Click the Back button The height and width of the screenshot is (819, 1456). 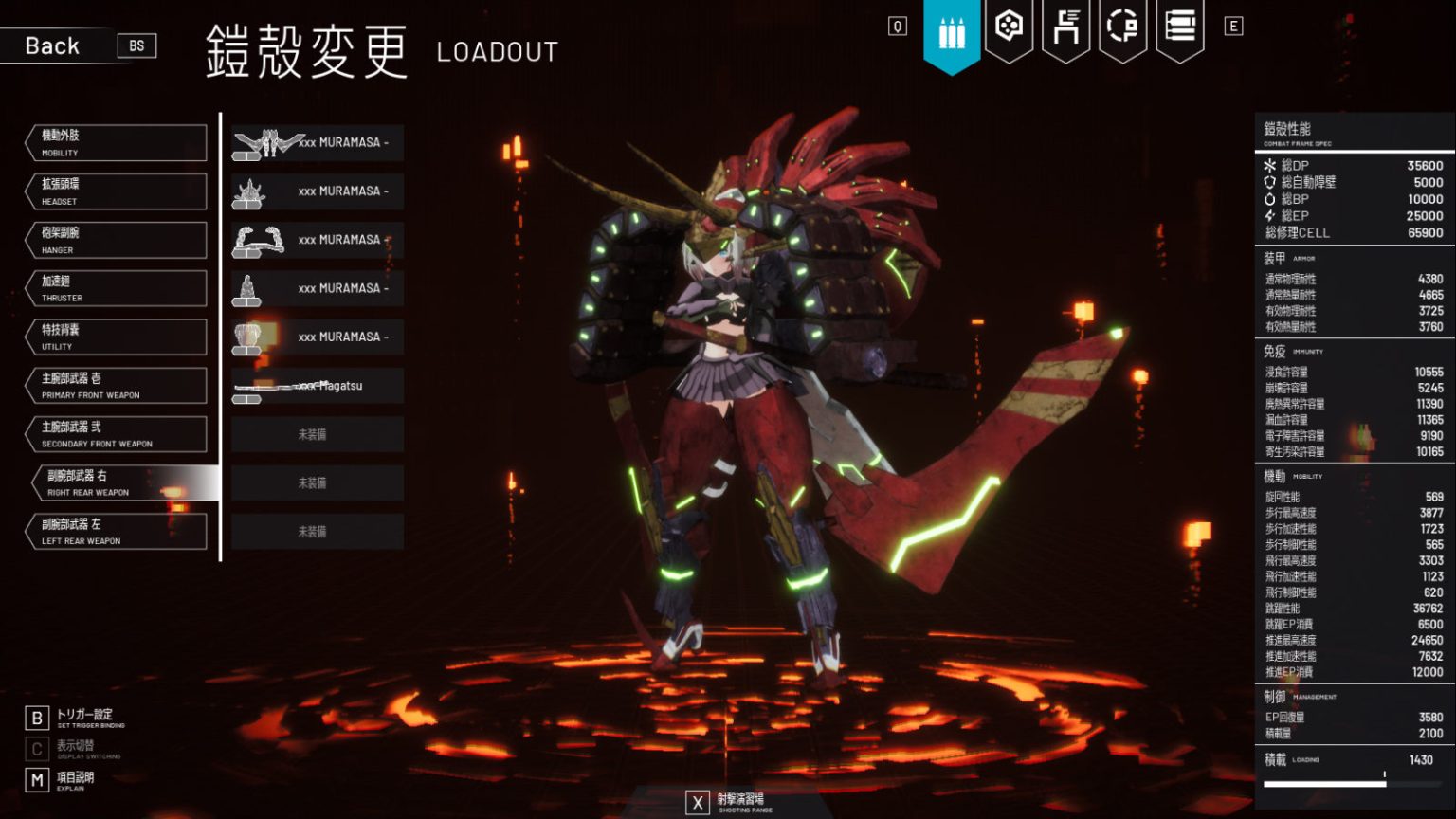click(x=52, y=45)
